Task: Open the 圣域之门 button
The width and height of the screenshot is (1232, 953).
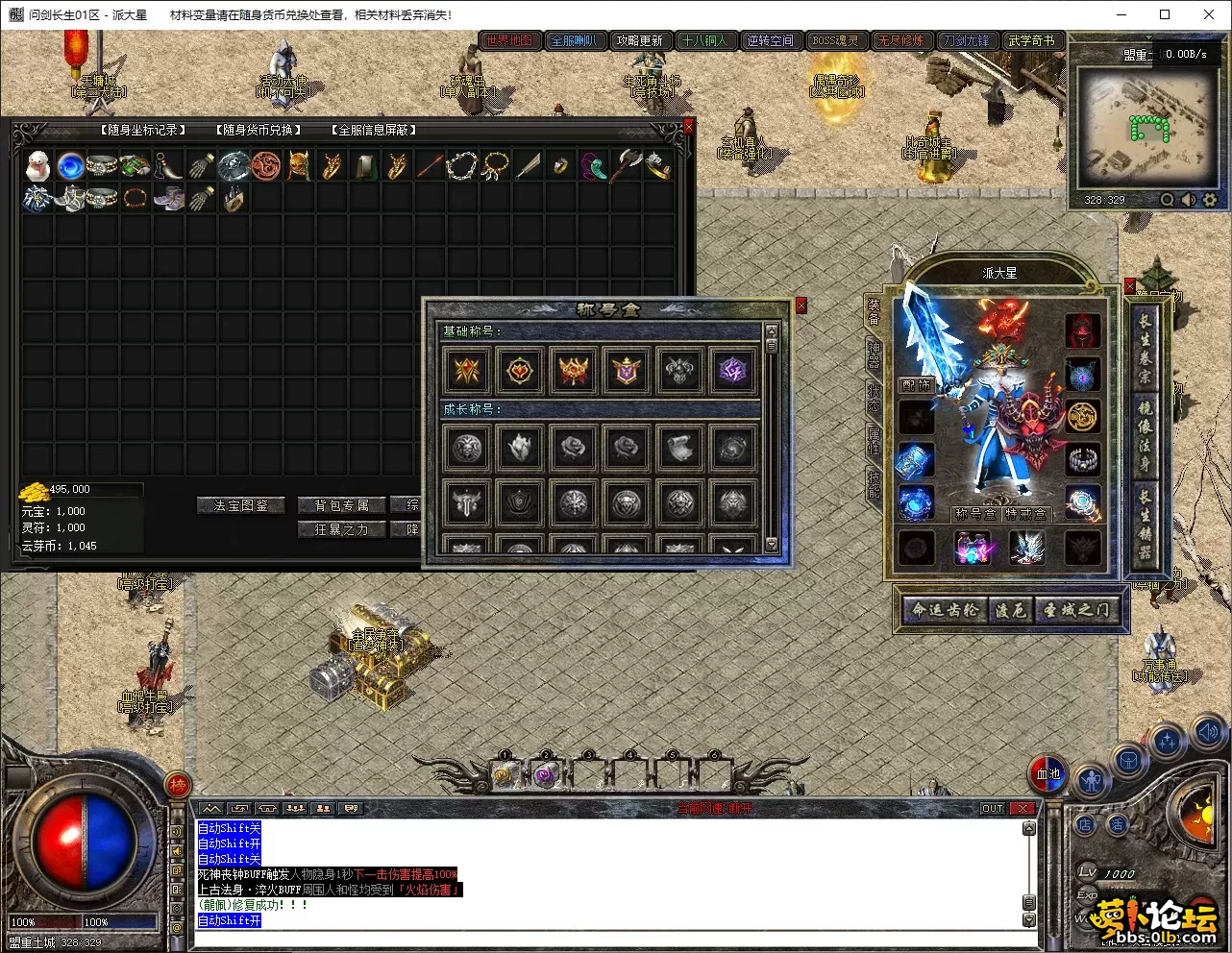Action: (x=1076, y=610)
